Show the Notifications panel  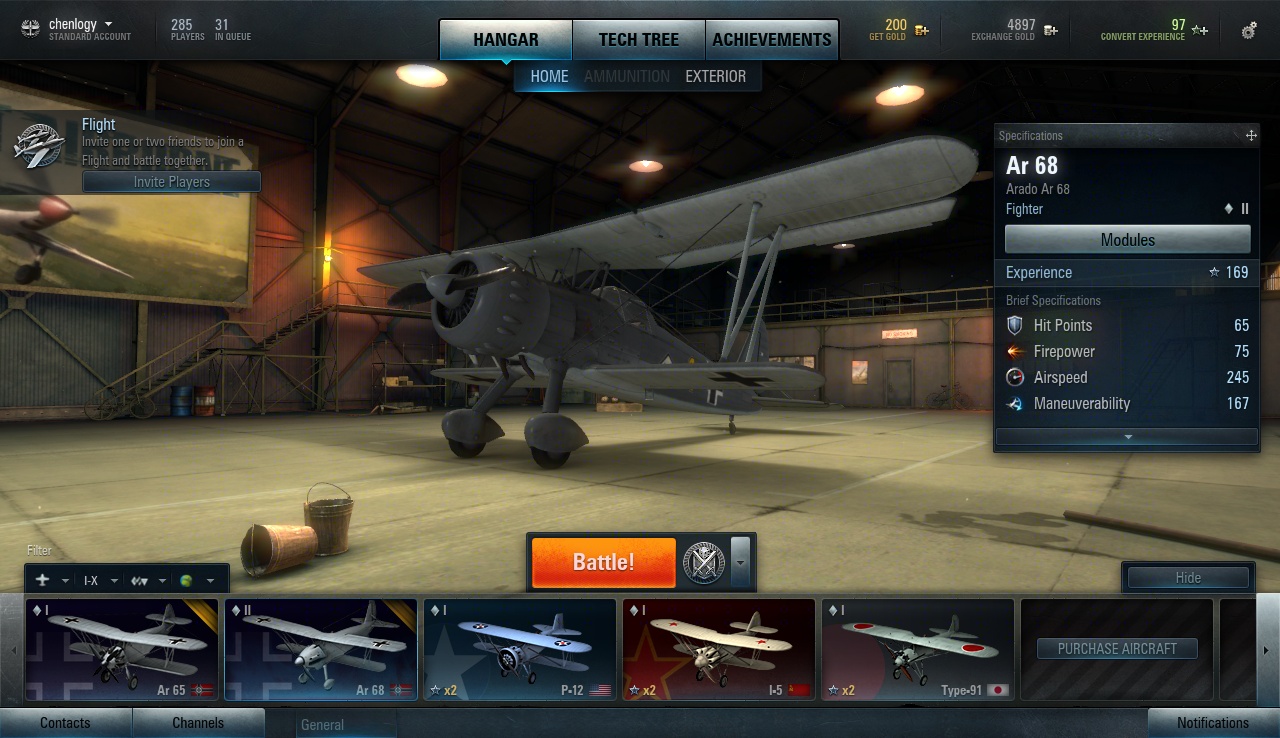tap(1212, 723)
